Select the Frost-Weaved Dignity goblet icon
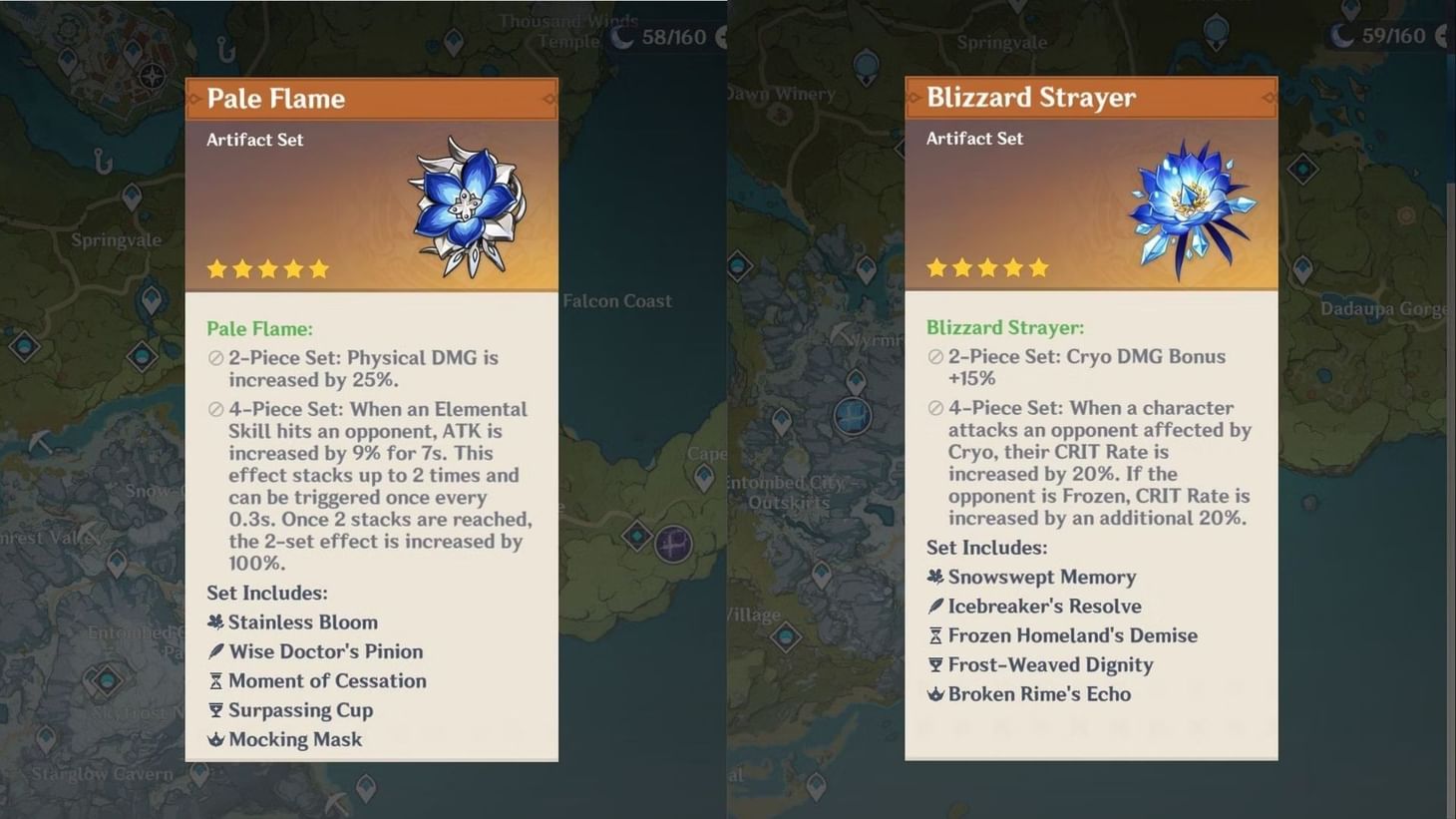1456x819 pixels. click(x=934, y=664)
